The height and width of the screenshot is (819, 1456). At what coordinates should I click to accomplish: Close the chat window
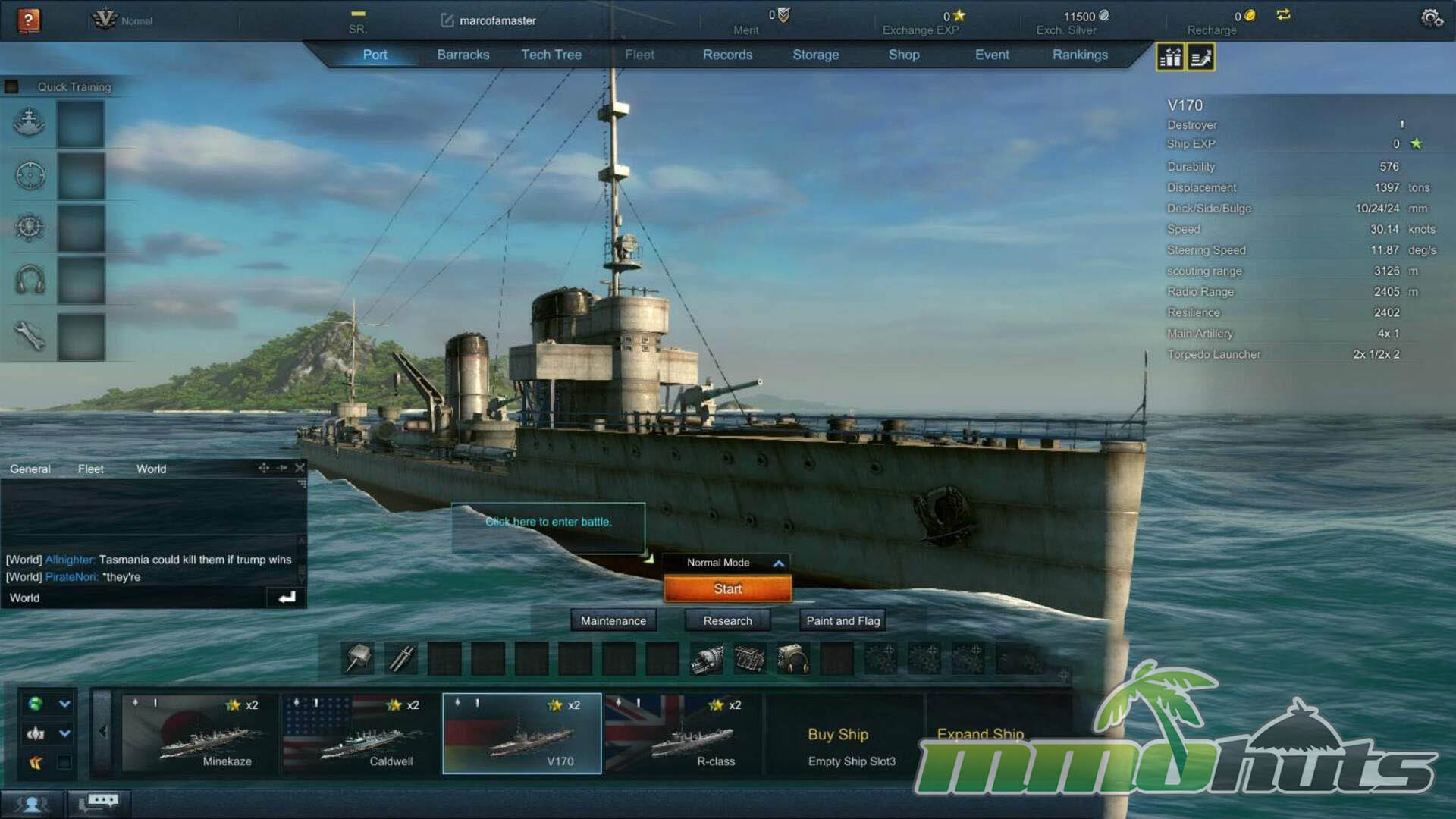point(300,468)
